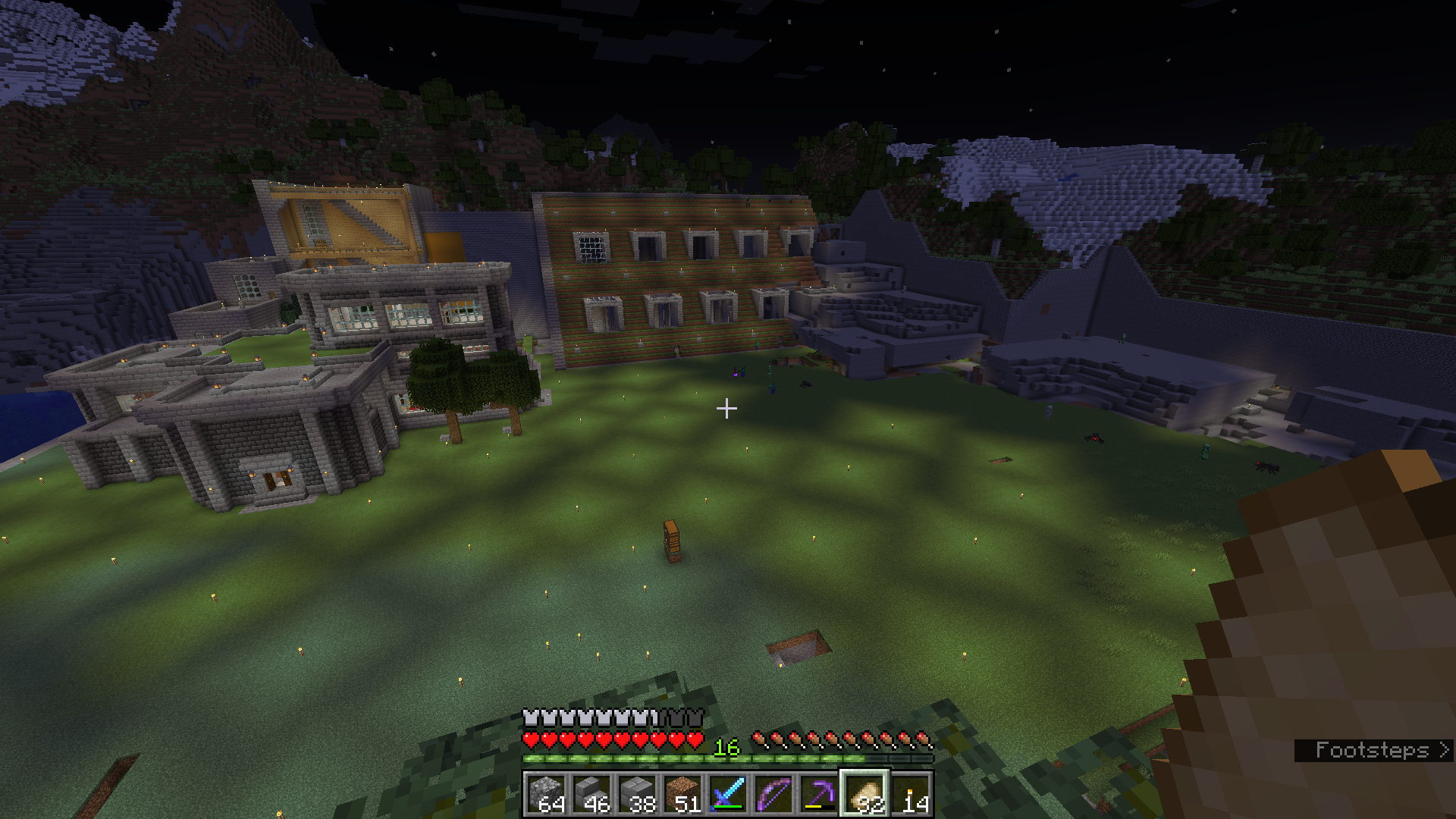Choose the torch stack of 14
This screenshot has height=819, width=1456.
click(910, 794)
